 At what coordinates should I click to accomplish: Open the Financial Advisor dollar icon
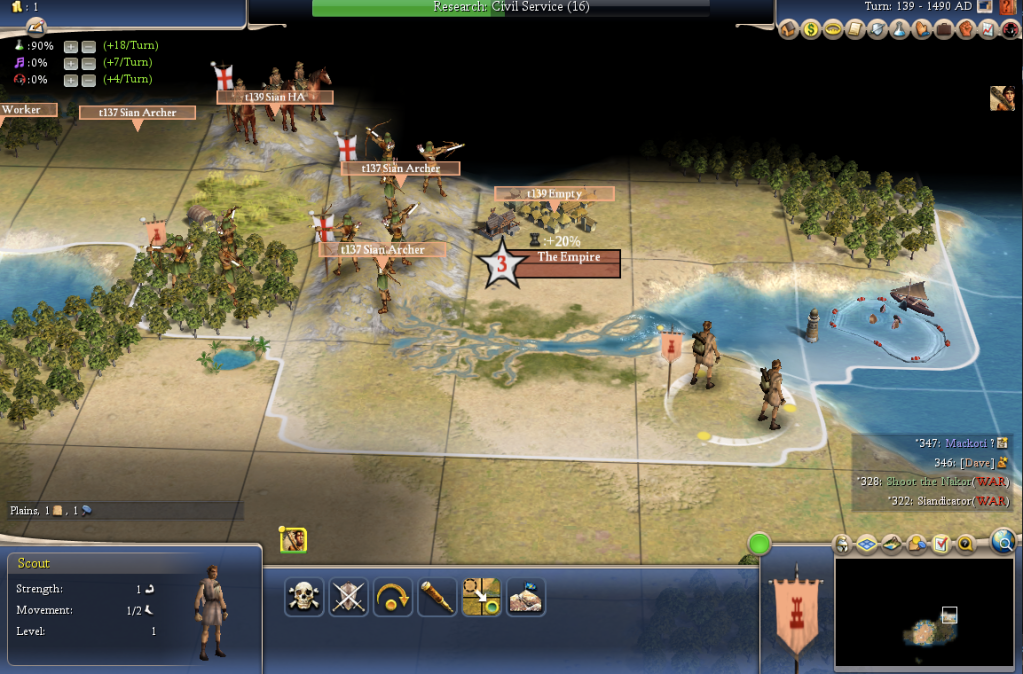[x=812, y=30]
